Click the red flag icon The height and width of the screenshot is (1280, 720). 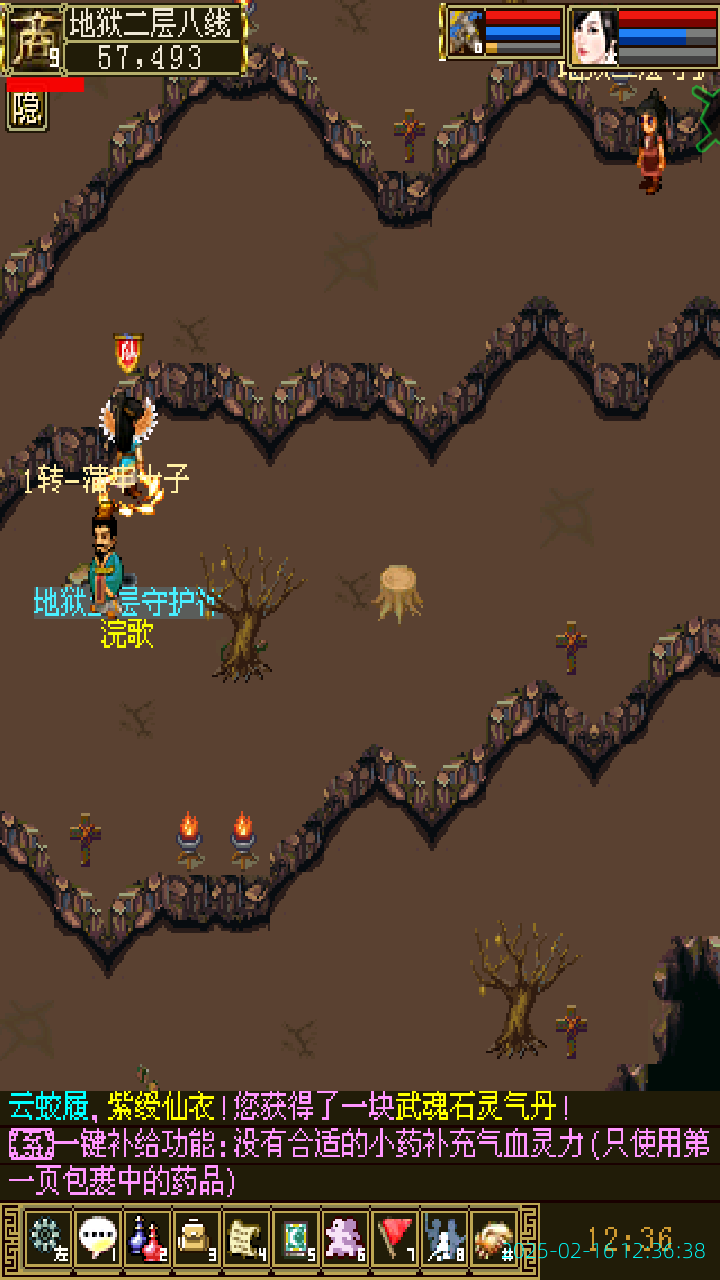coord(395,1239)
